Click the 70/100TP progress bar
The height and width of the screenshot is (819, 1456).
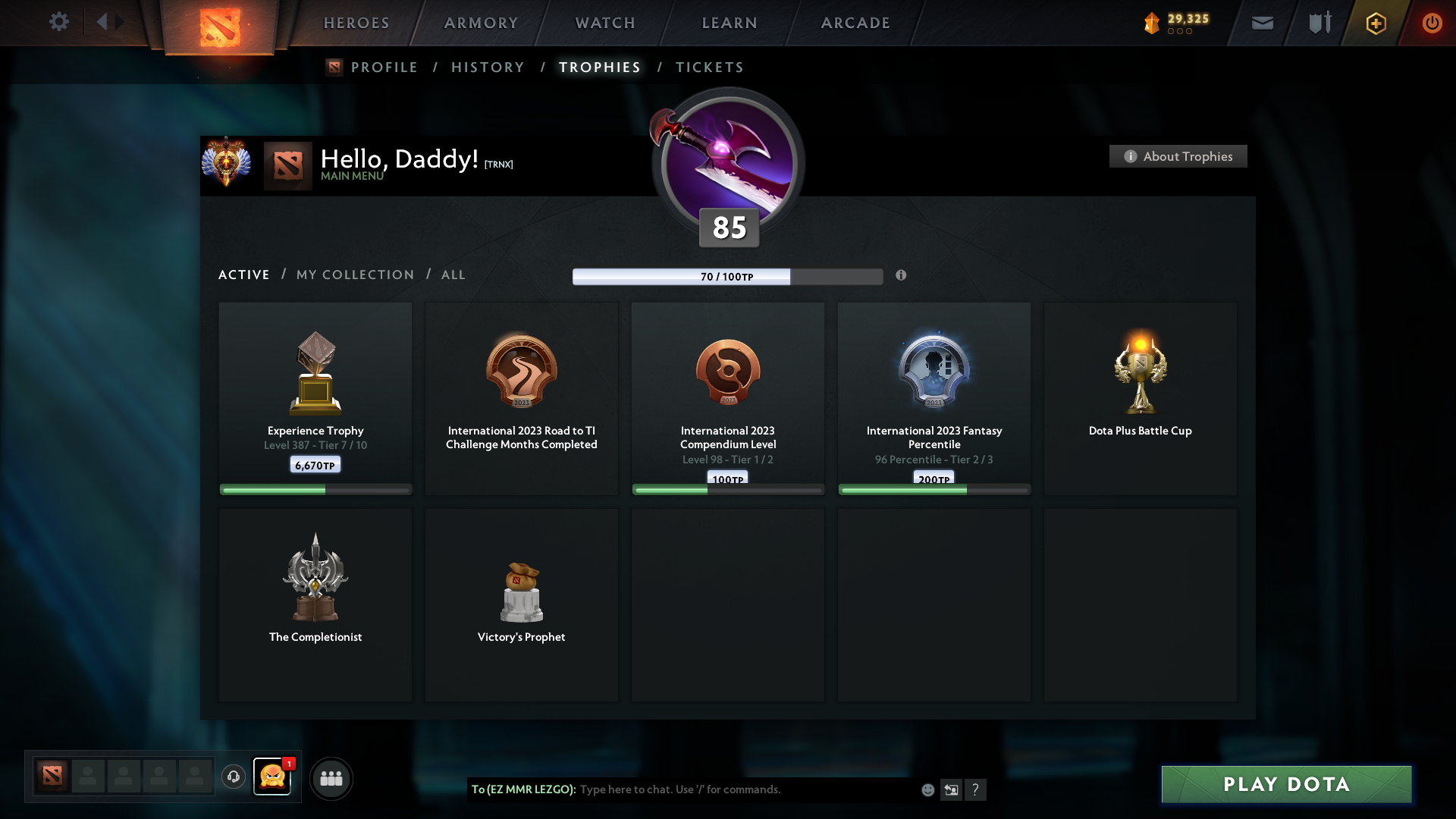click(727, 277)
